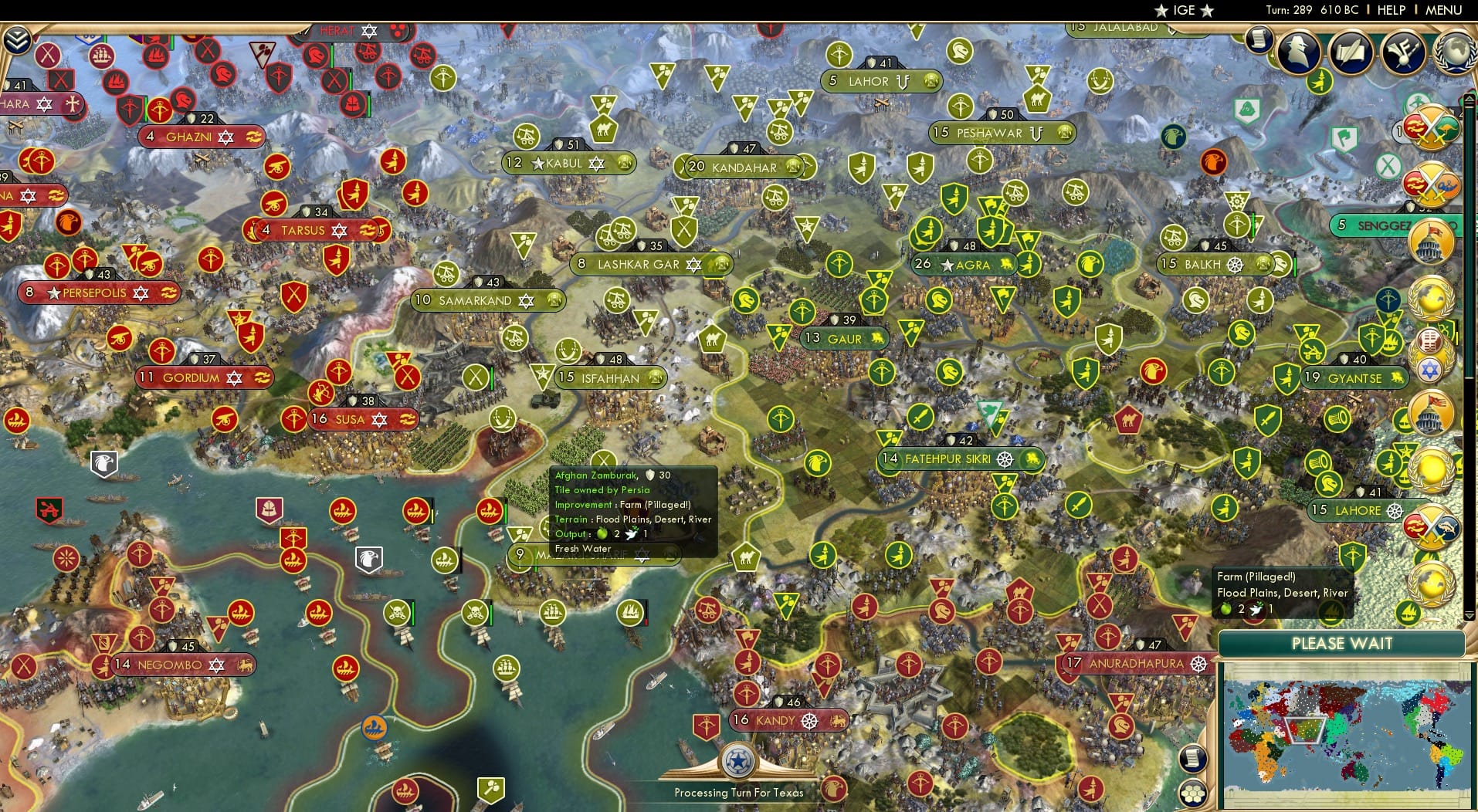Select the Kabul city banner
The image size is (1478, 812).
point(569,163)
